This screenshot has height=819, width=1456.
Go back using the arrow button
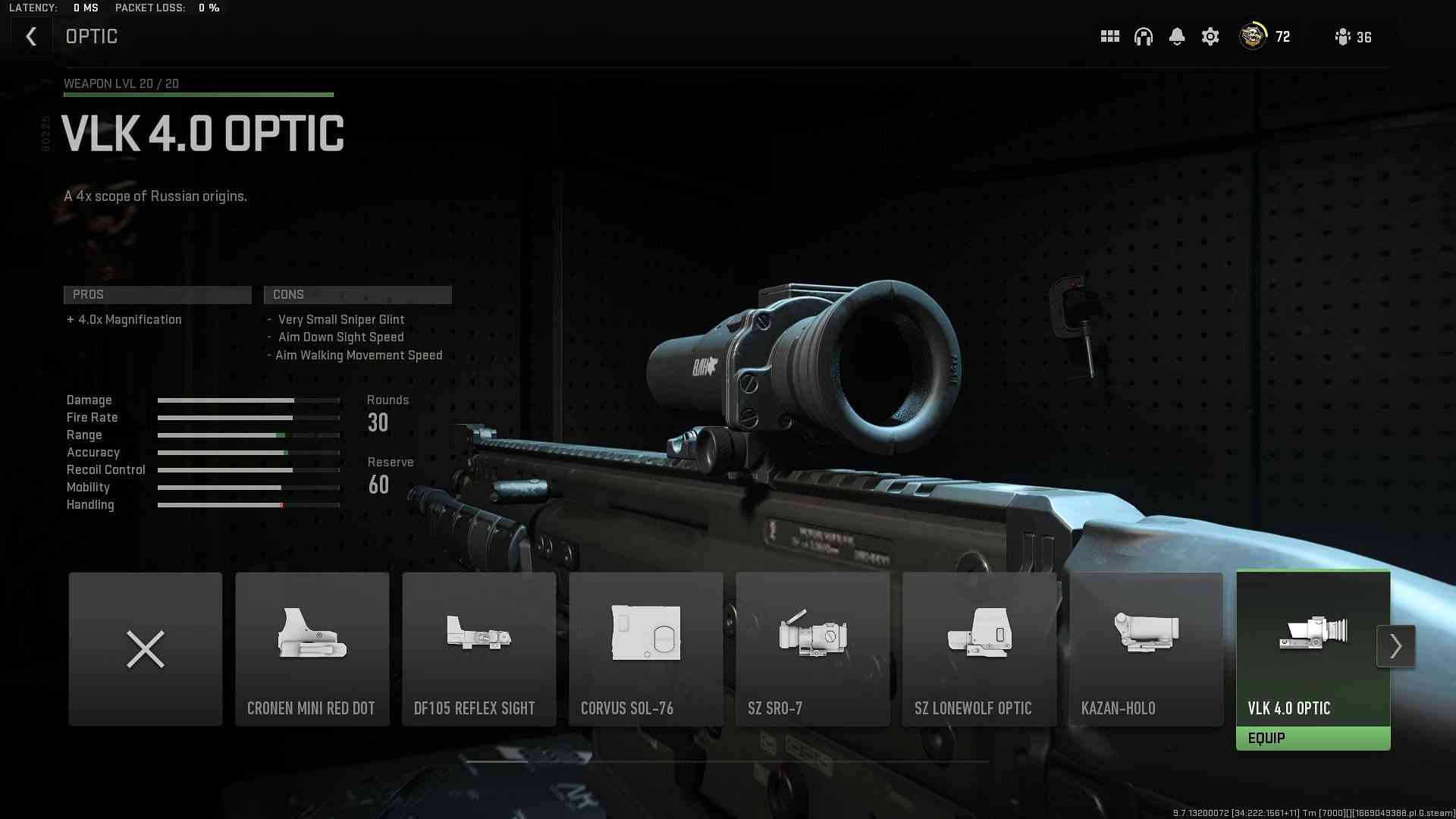coord(31,36)
